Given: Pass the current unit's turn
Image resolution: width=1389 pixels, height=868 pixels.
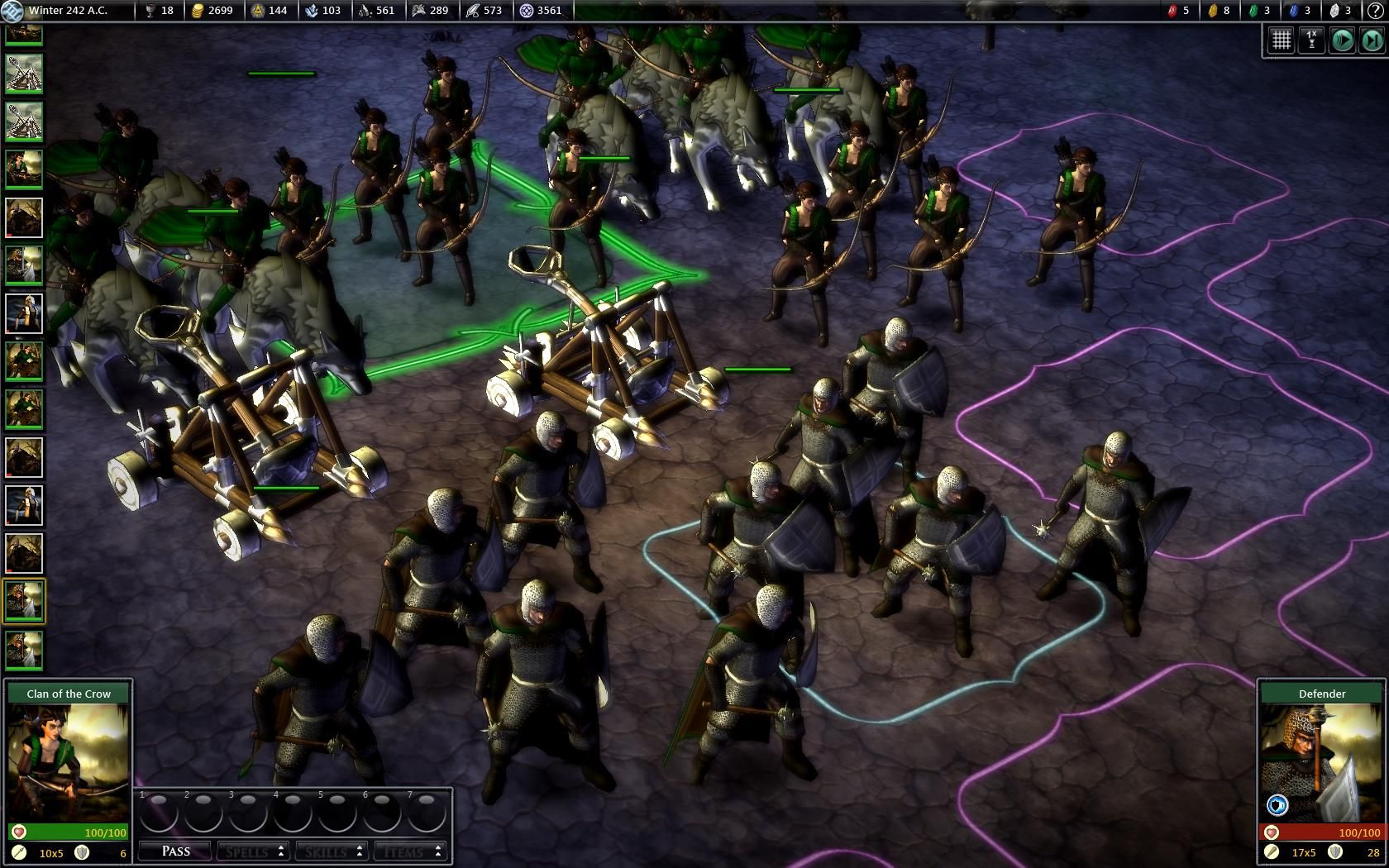Looking at the screenshot, I should point(176,851).
